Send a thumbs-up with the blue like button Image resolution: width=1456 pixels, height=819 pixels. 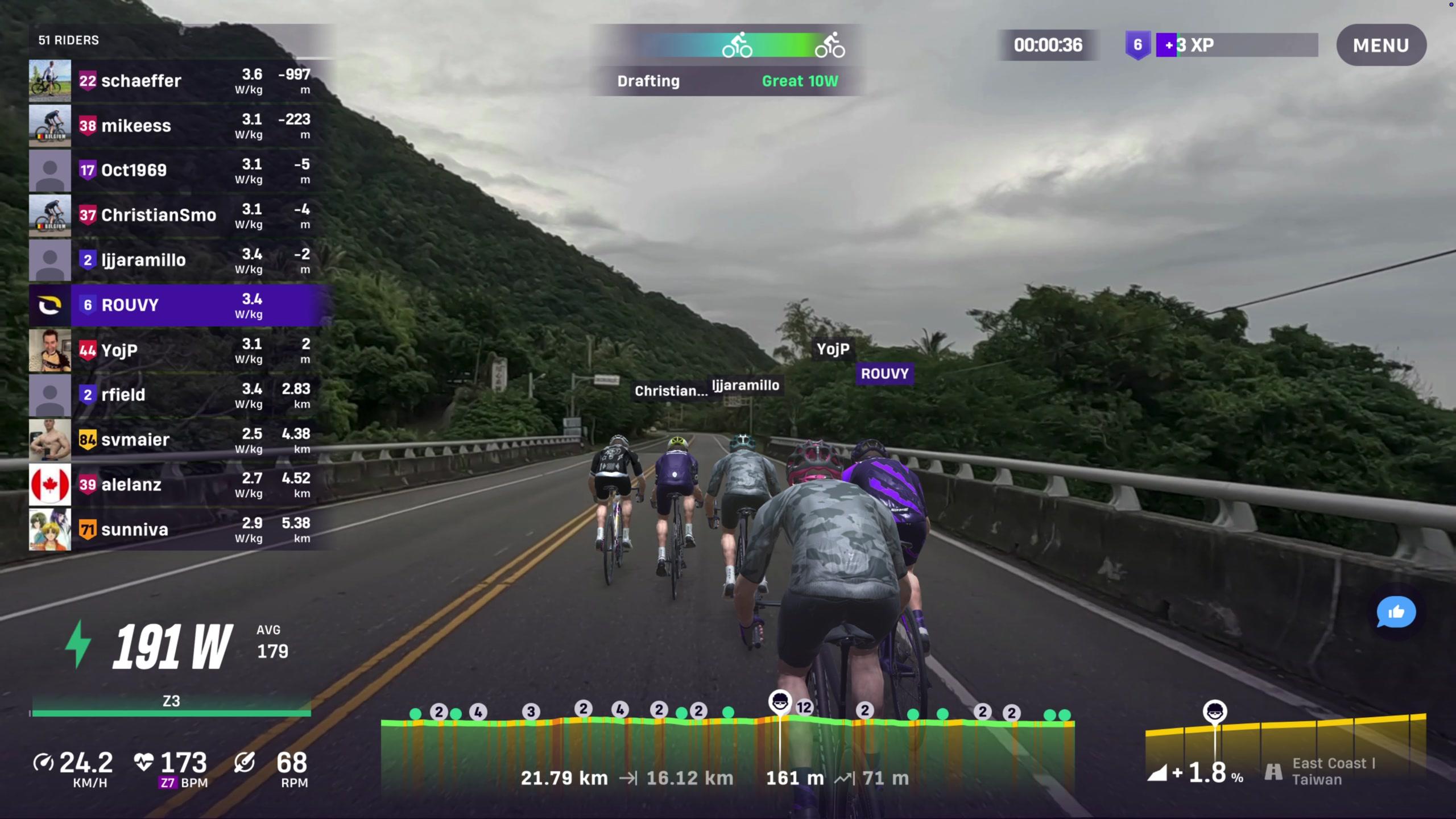[1396, 613]
